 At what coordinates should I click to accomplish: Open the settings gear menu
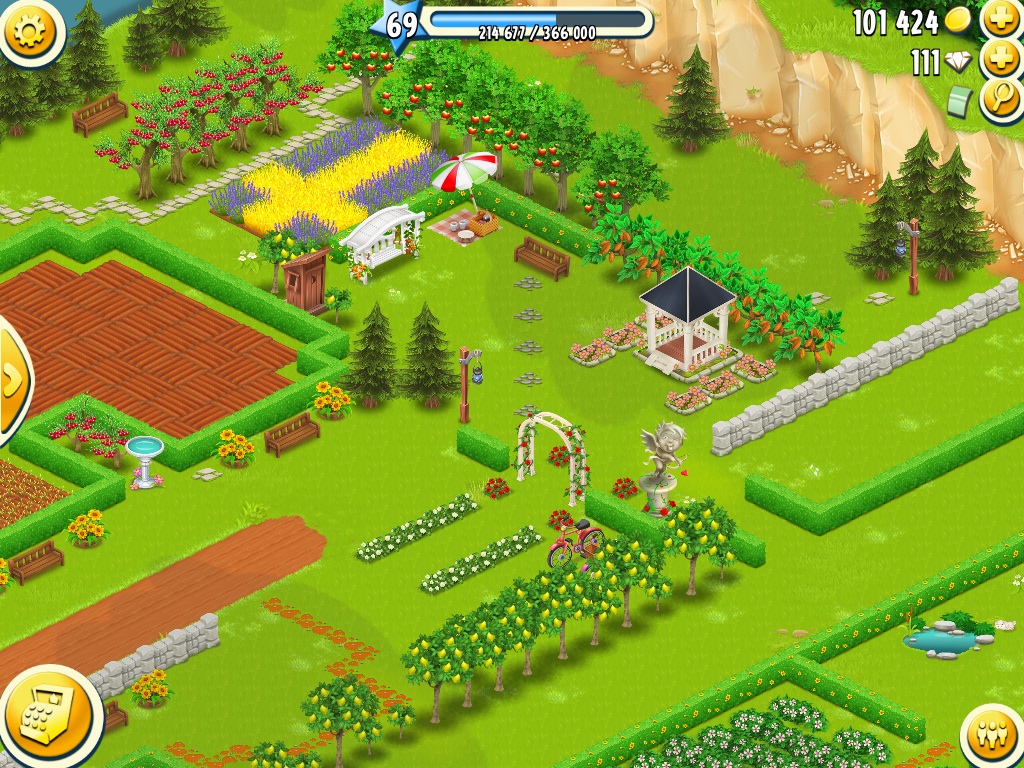click(31, 30)
